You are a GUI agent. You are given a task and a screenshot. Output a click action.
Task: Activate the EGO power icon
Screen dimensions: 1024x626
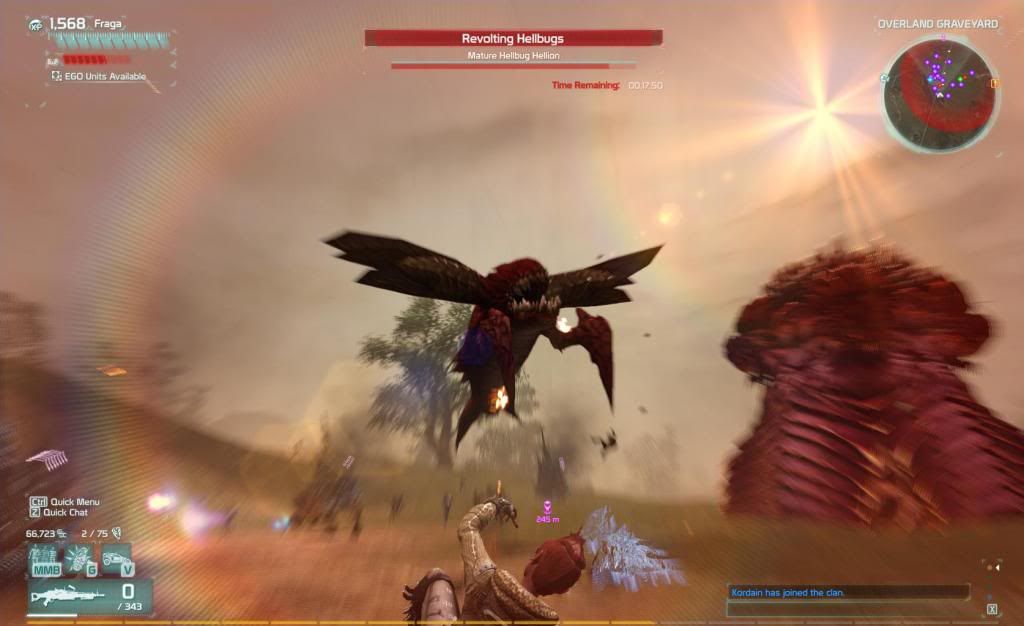44,559
